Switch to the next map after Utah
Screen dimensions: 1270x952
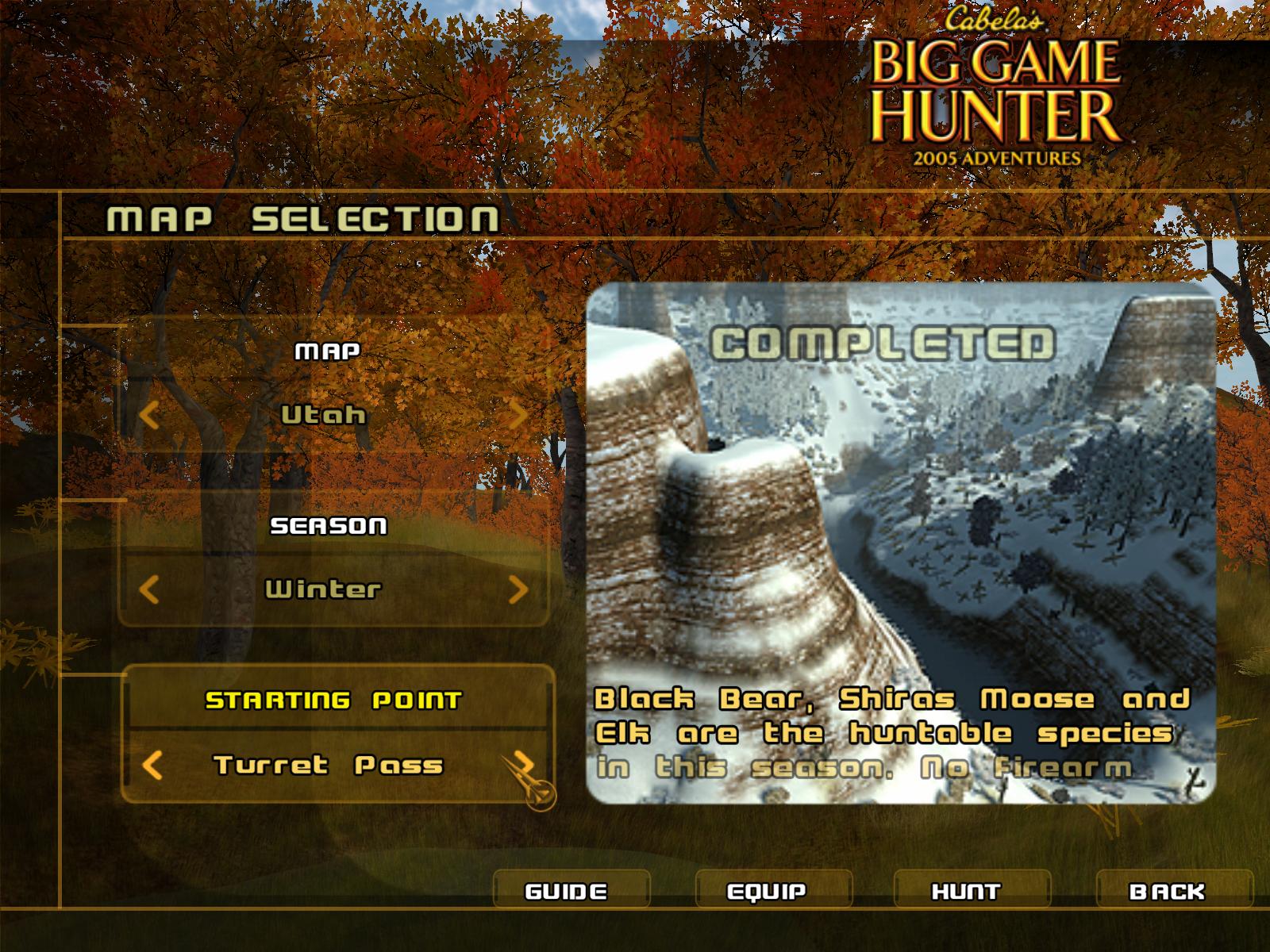pos(518,415)
